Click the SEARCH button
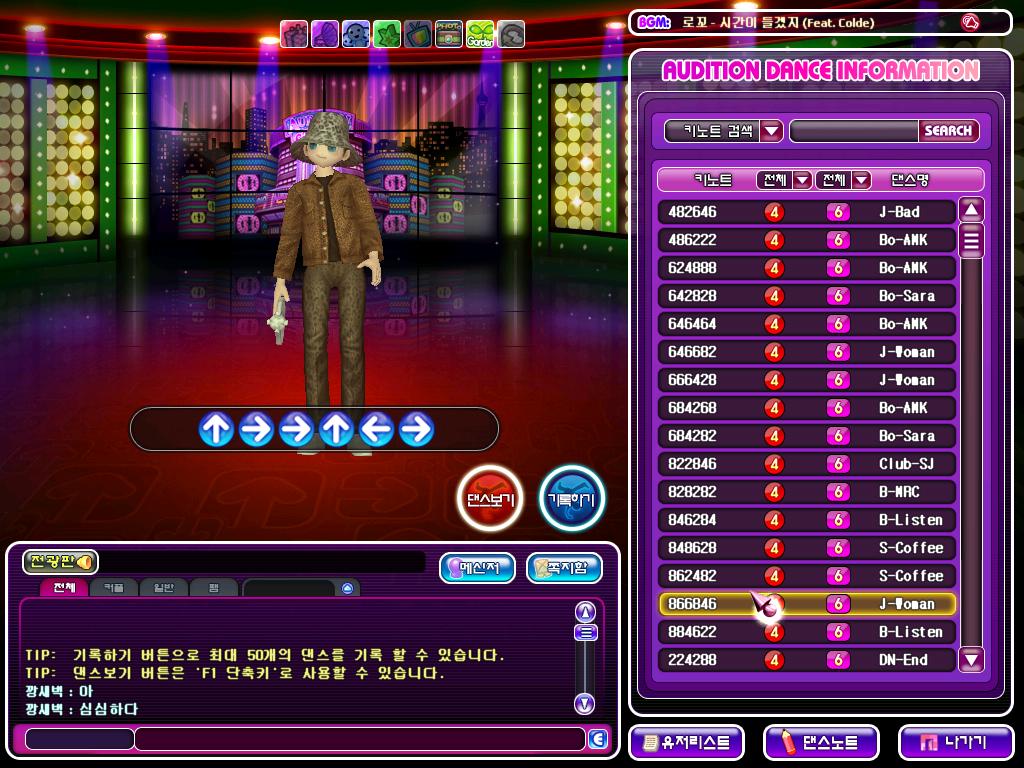 (947, 131)
